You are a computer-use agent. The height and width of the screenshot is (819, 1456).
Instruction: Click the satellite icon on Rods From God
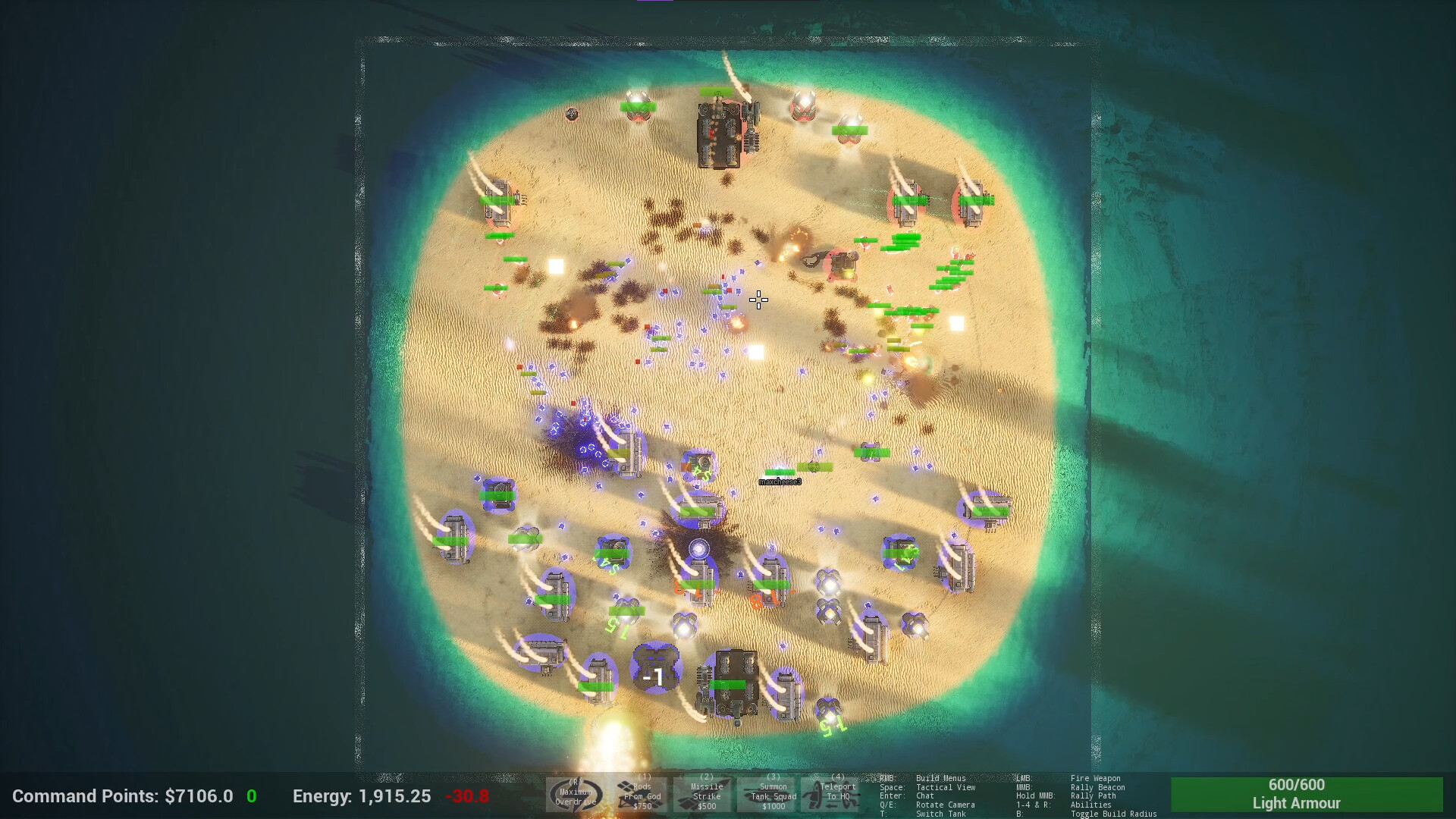coord(626,787)
